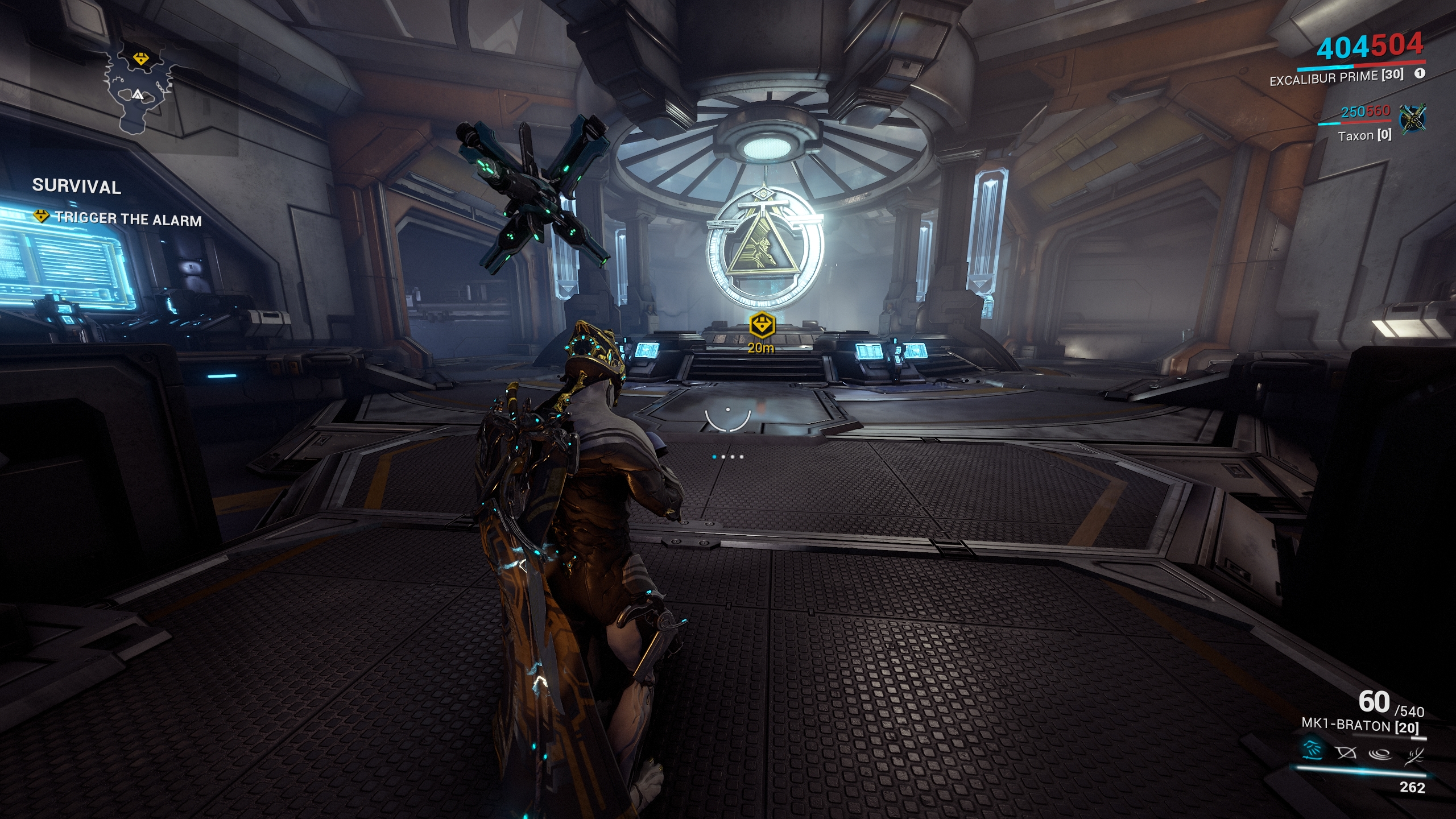
Task: Select the yellow objective marker on minimap
Action: coord(140,58)
